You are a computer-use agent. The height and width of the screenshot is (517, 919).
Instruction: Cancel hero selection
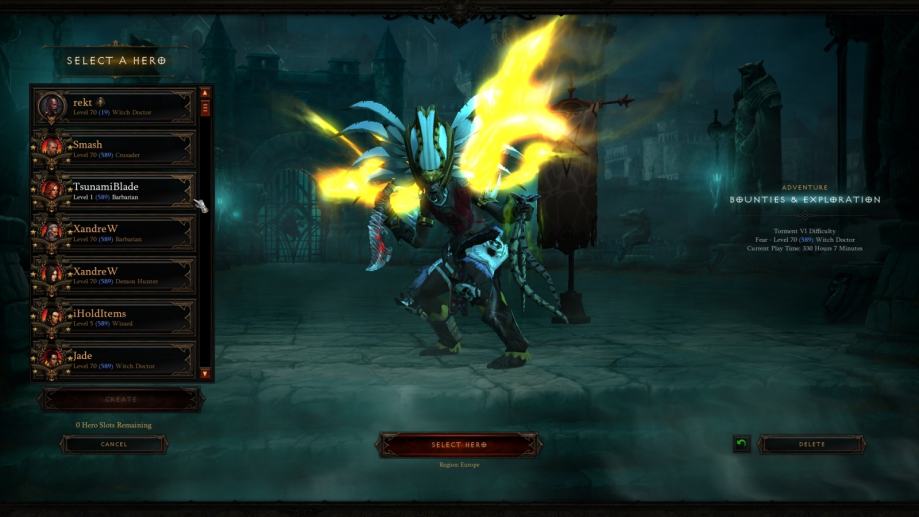(114, 444)
